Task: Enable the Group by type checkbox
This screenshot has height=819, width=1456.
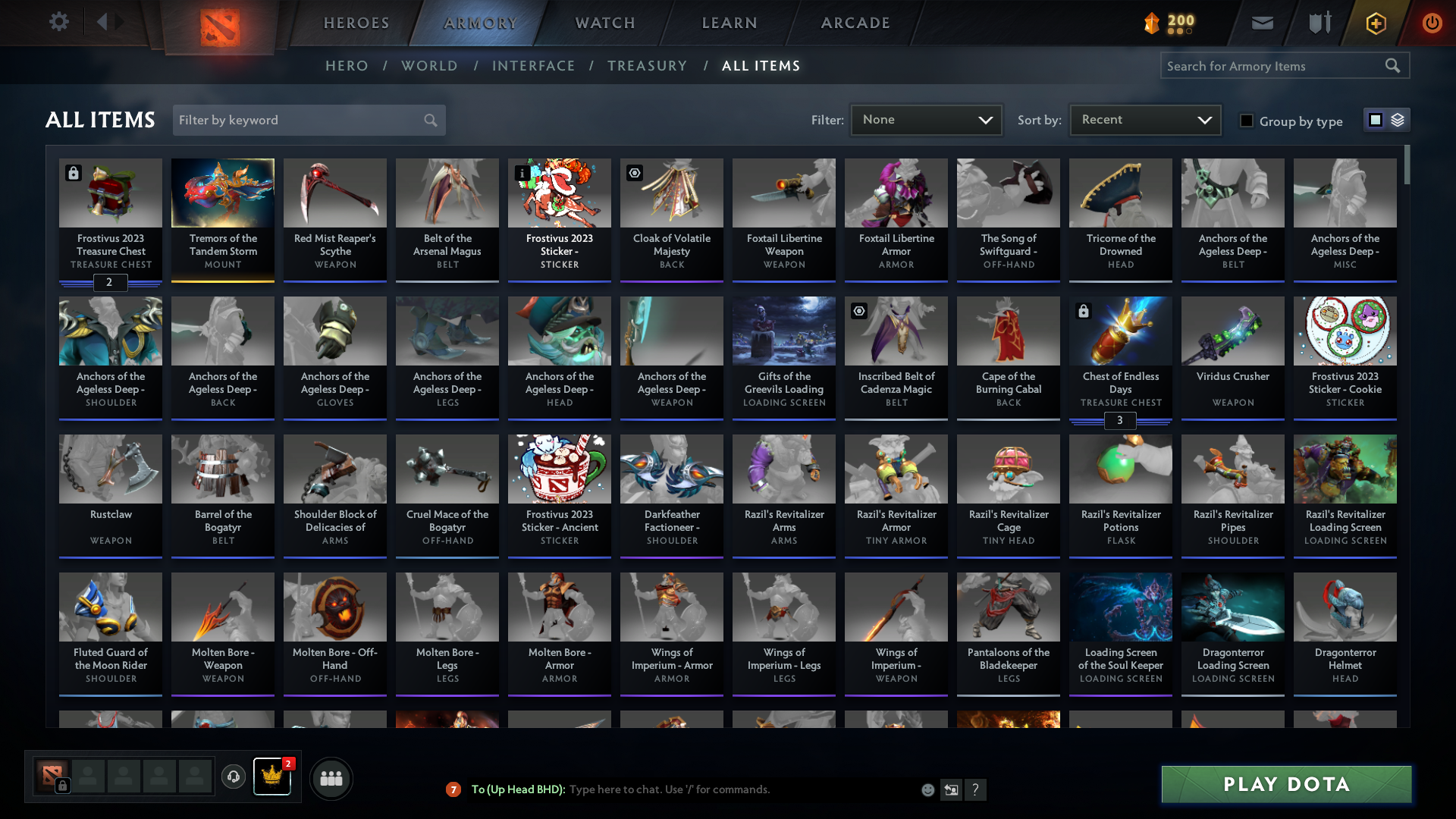Action: click(1247, 121)
